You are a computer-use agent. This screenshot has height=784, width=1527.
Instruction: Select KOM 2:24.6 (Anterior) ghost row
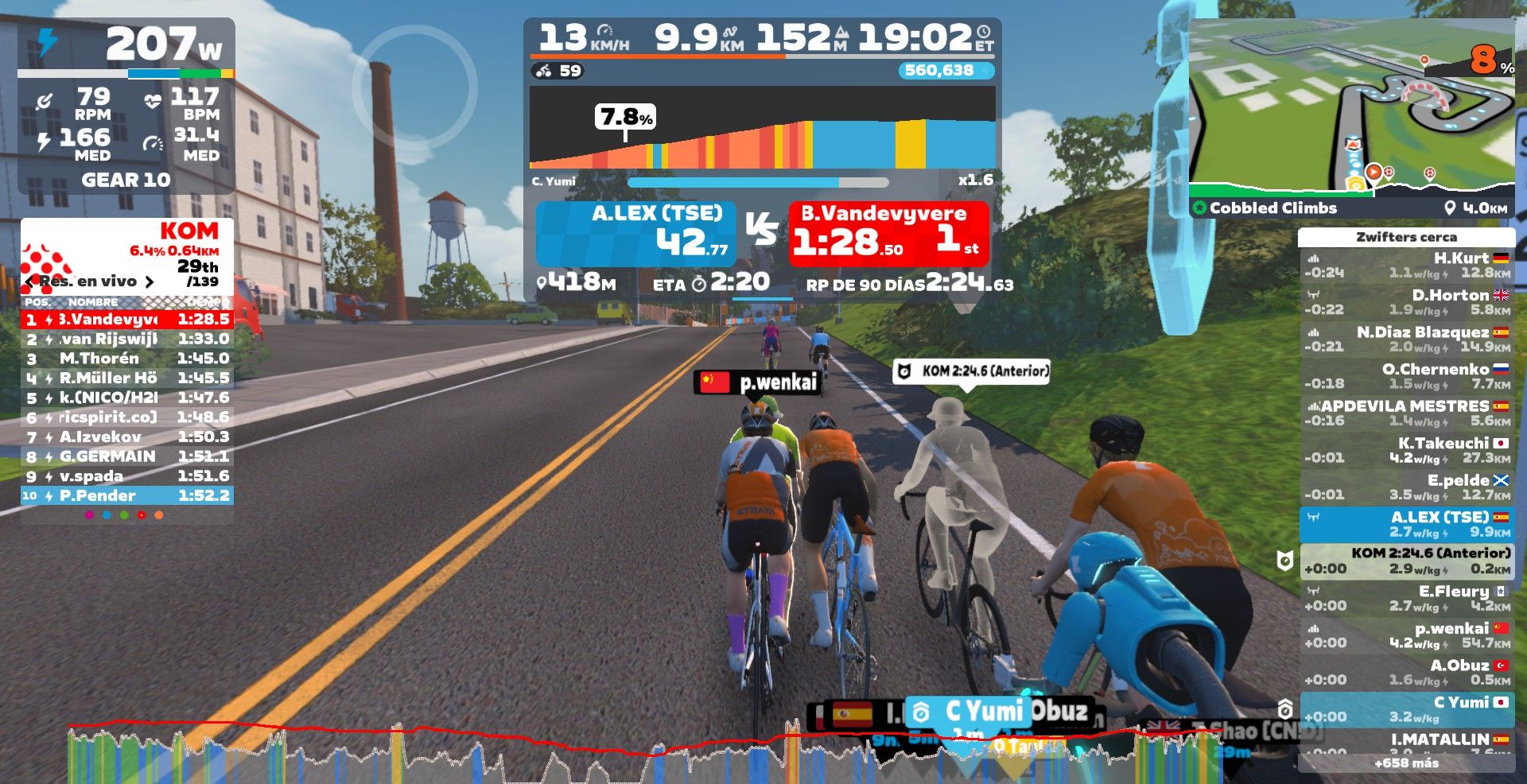pos(1406,561)
